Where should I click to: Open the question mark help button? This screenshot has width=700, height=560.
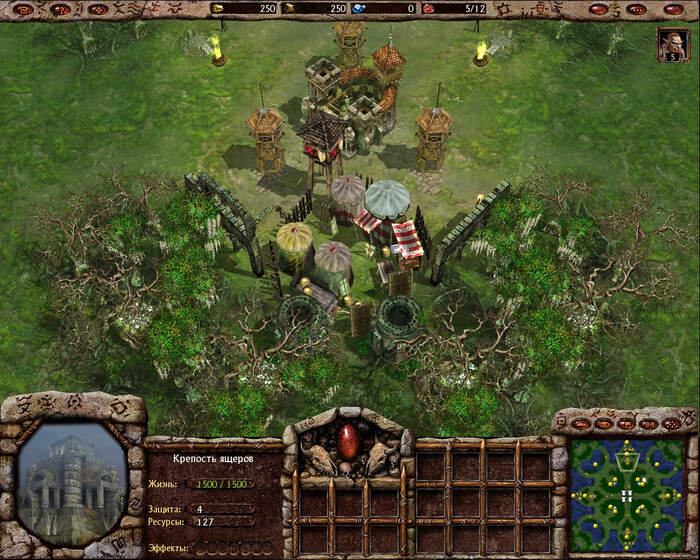click(60, 9)
